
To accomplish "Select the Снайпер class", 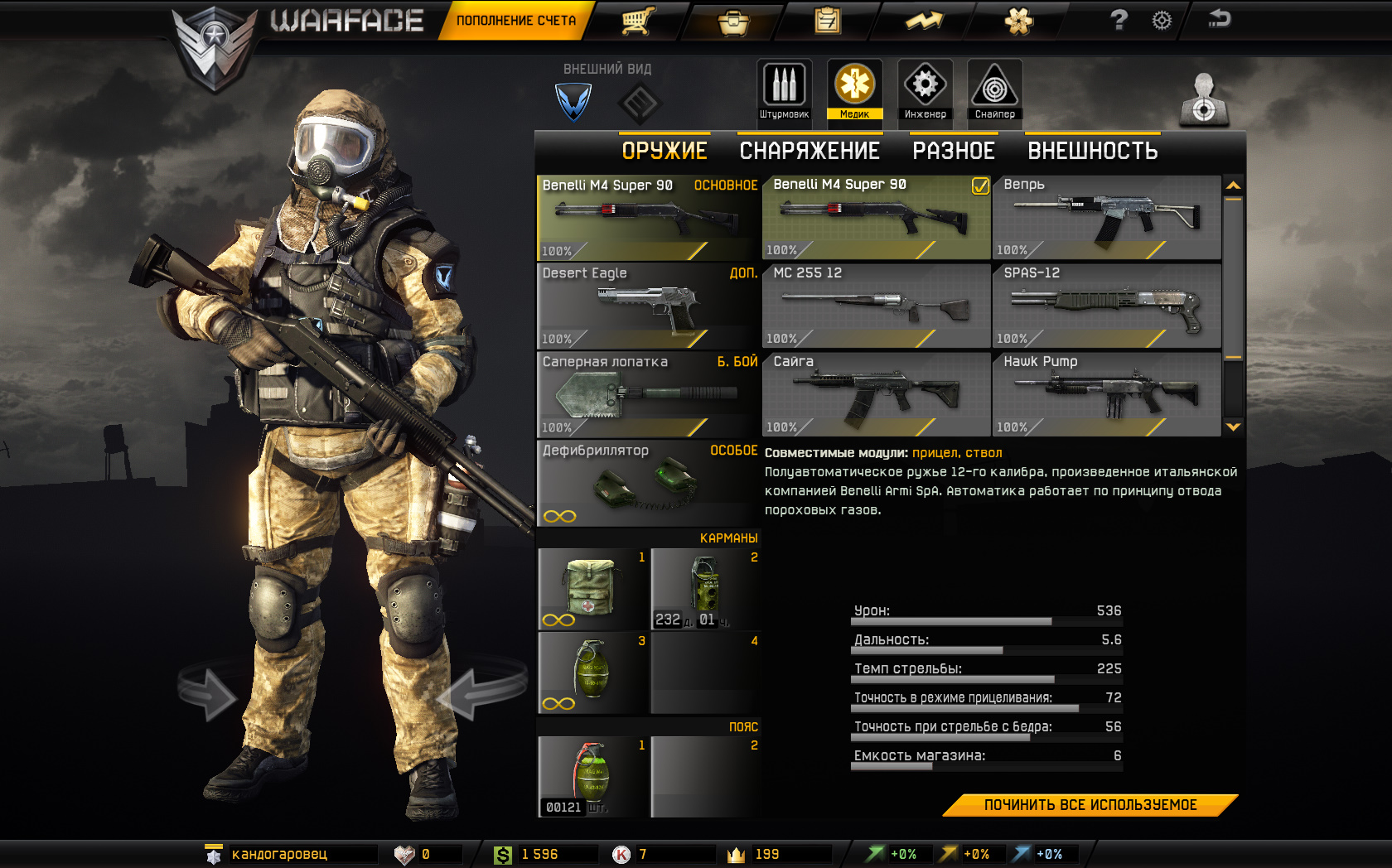I will [994, 91].
